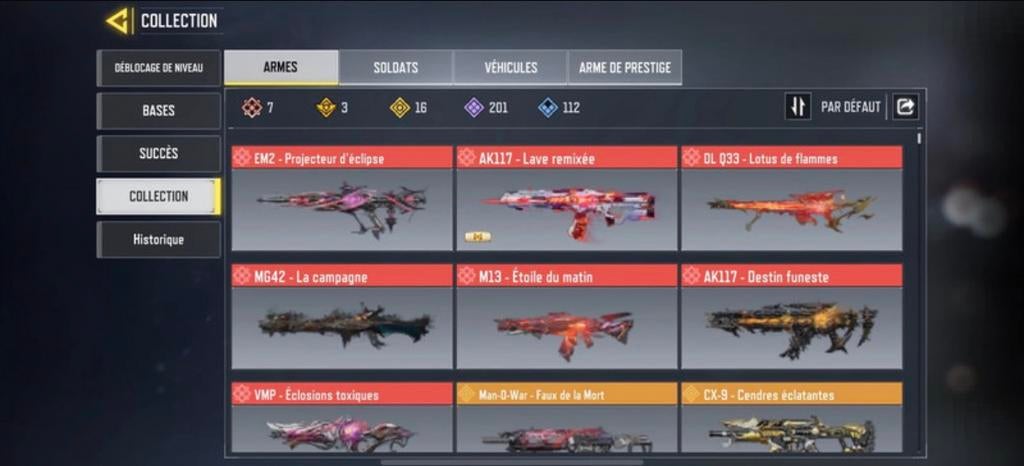Screen dimensions: 1024x466
Task: Open the MG42 La campagne weapon
Action: [342, 317]
